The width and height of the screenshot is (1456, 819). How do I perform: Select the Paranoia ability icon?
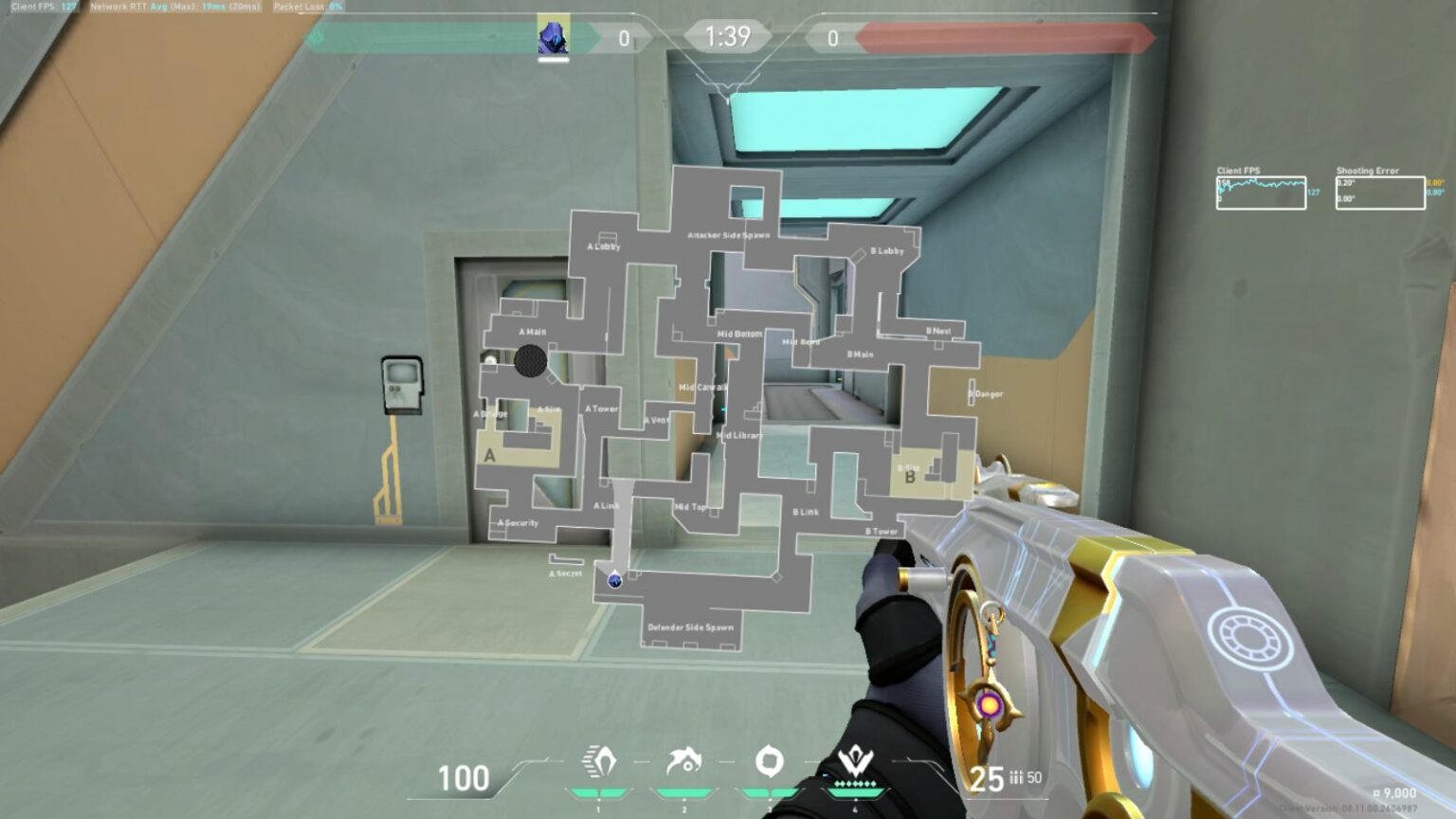(683, 761)
